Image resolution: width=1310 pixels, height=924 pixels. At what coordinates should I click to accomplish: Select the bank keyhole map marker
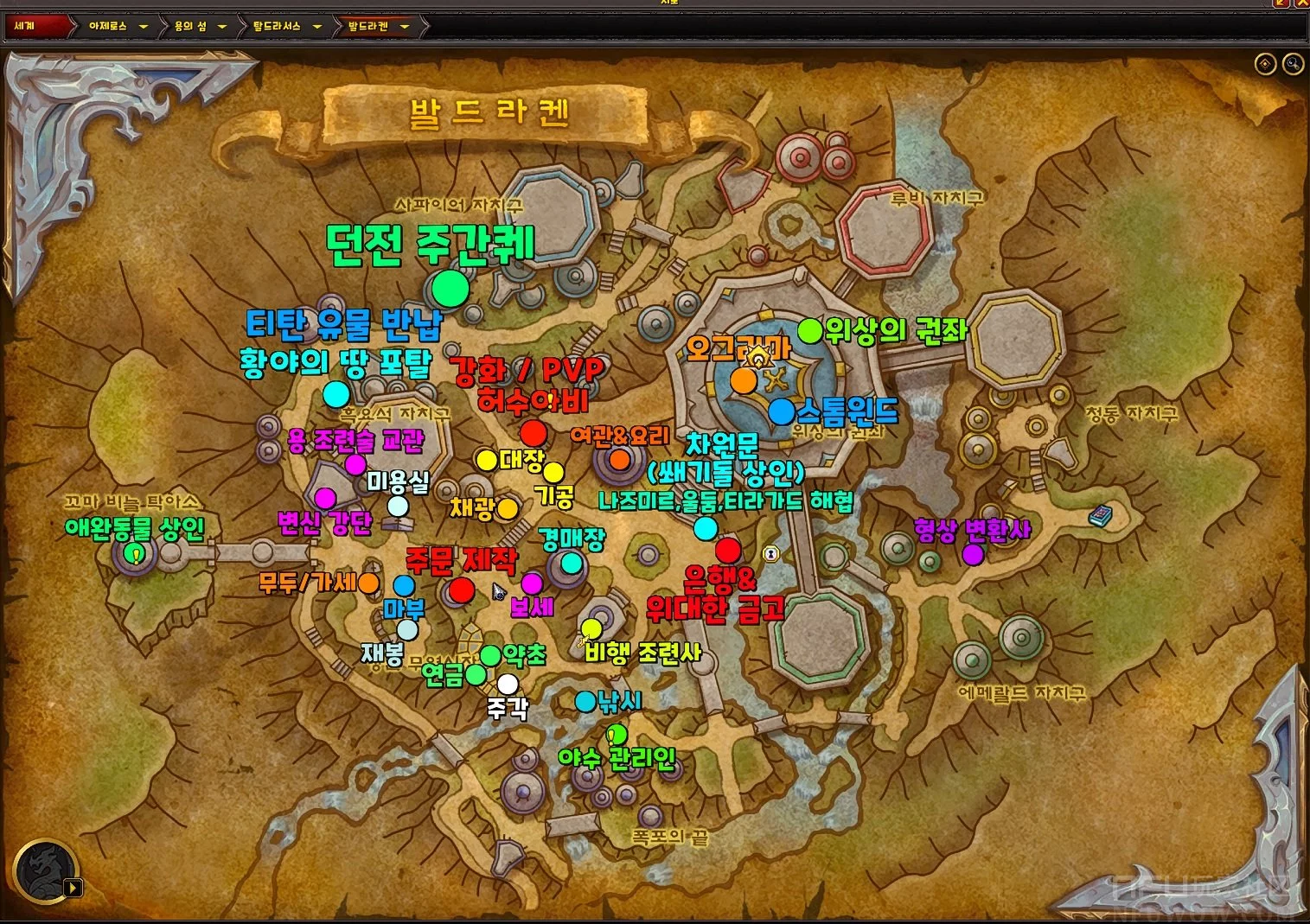coord(770,553)
